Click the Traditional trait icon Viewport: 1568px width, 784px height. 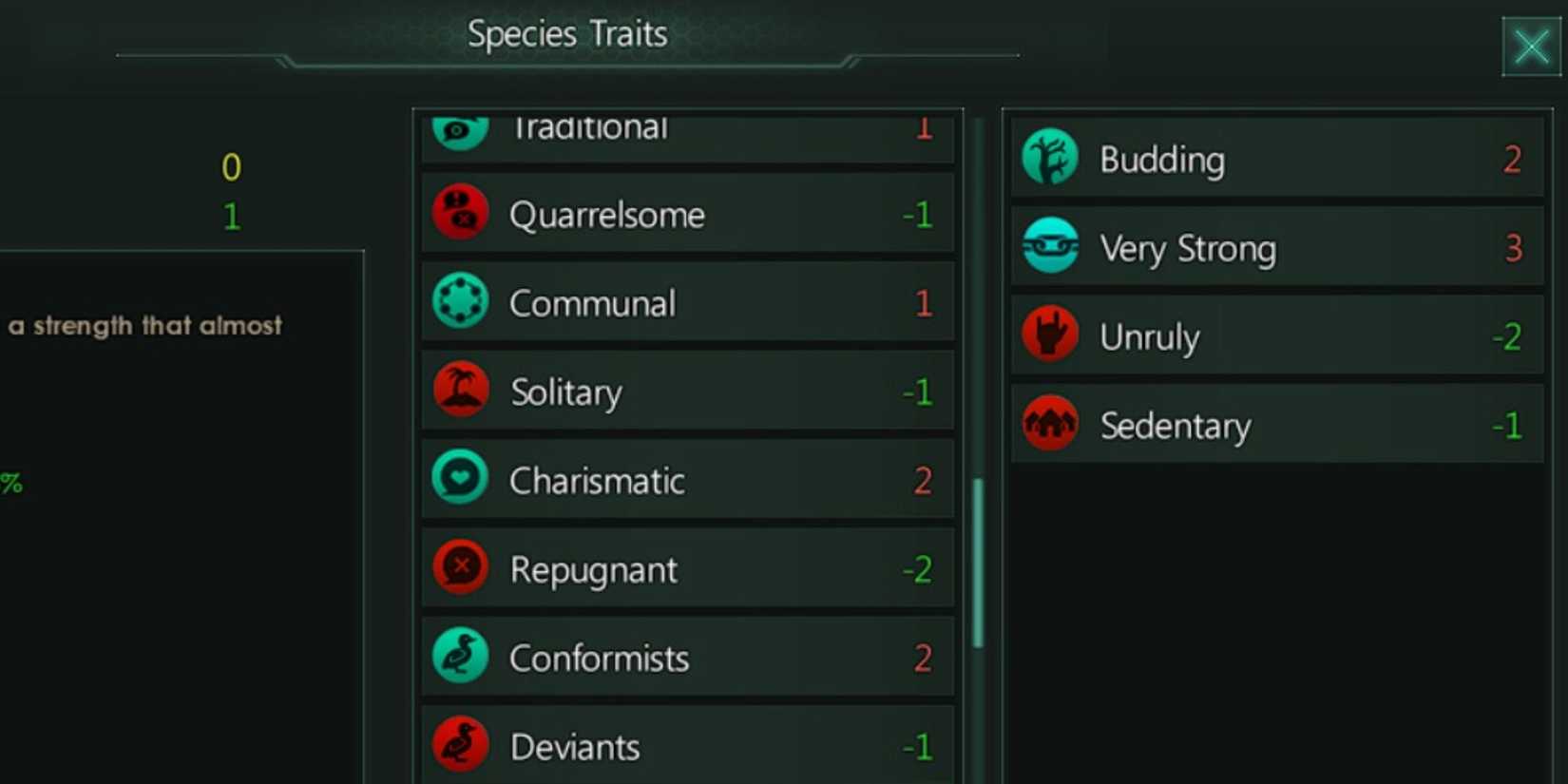click(460, 127)
